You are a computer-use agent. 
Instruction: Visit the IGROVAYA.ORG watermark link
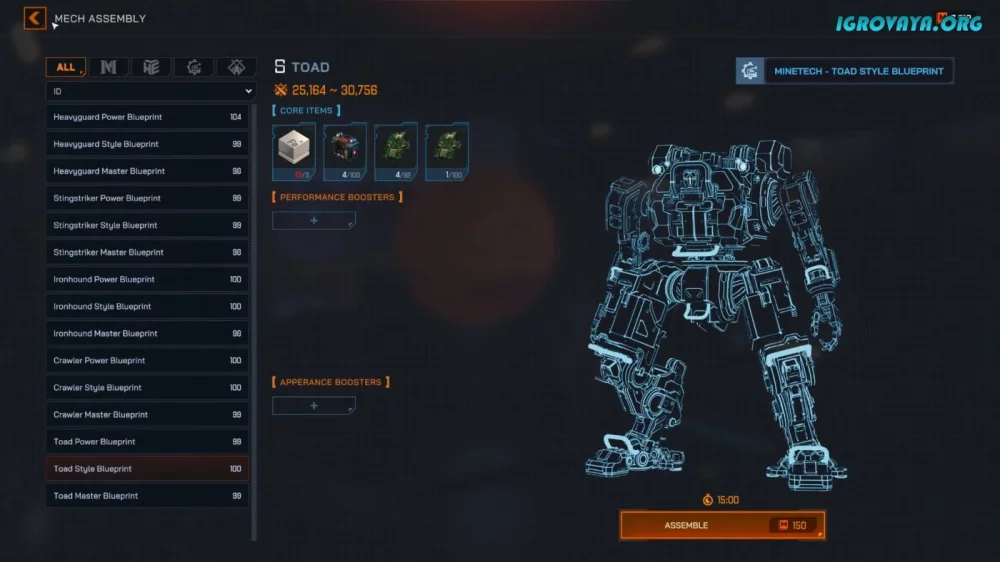(909, 20)
